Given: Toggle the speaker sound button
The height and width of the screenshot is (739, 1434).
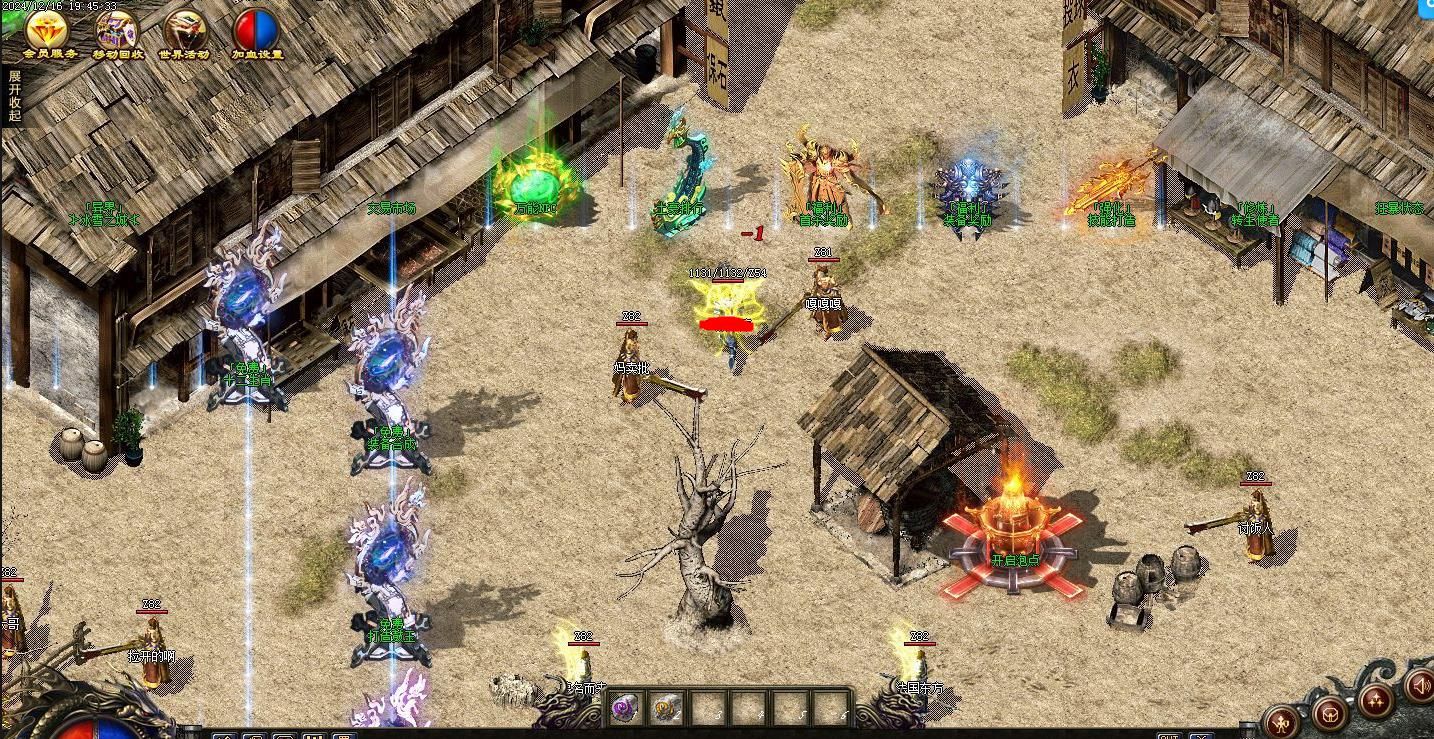Looking at the screenshot, I should tap(1421, 686).
